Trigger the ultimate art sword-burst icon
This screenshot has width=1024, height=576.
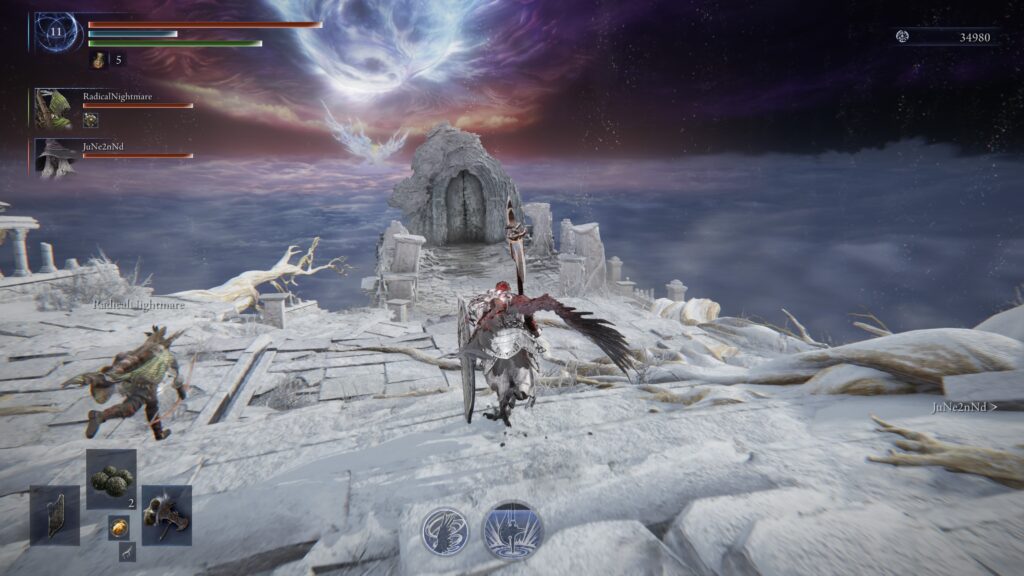click(512, 530)
